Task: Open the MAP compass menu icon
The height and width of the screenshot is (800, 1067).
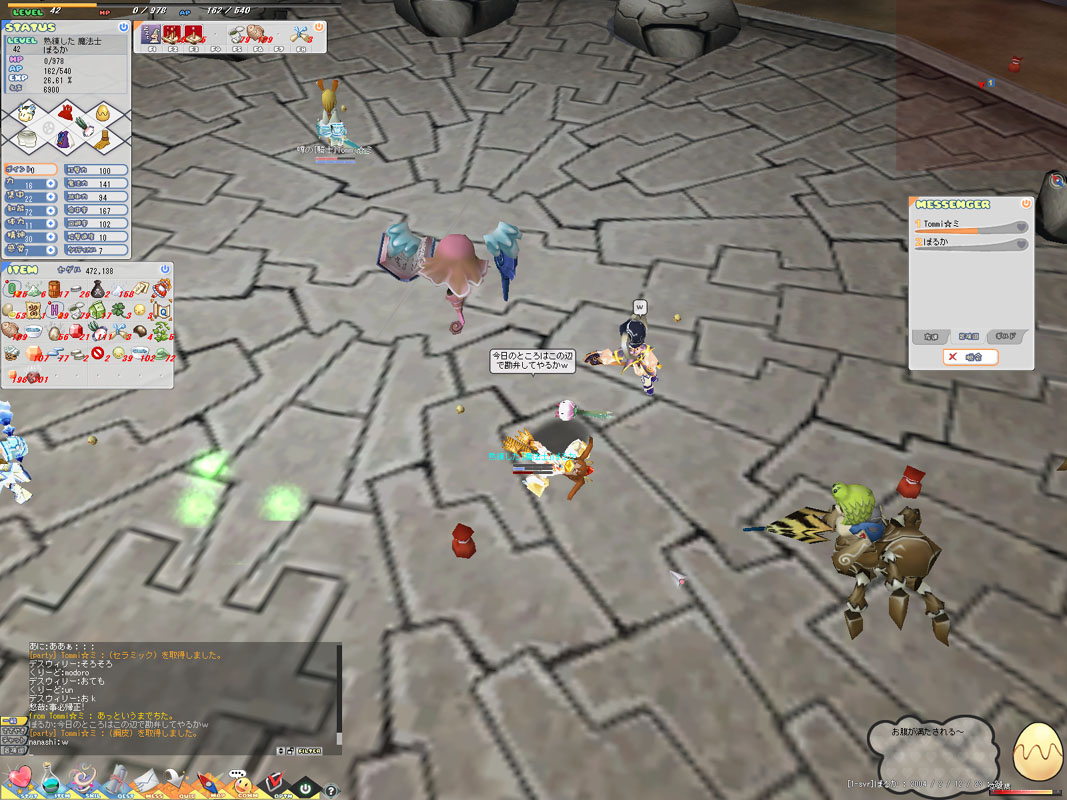Action: (x=206, y=780)
